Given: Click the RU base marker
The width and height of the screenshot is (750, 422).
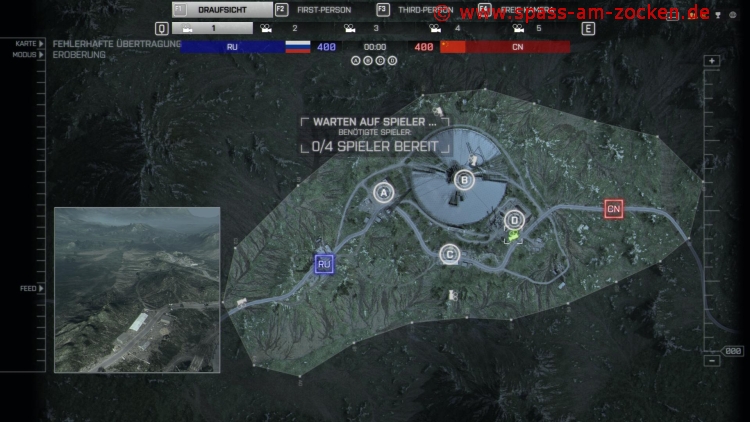Looking at the screenshot, I should coord(324,264).
